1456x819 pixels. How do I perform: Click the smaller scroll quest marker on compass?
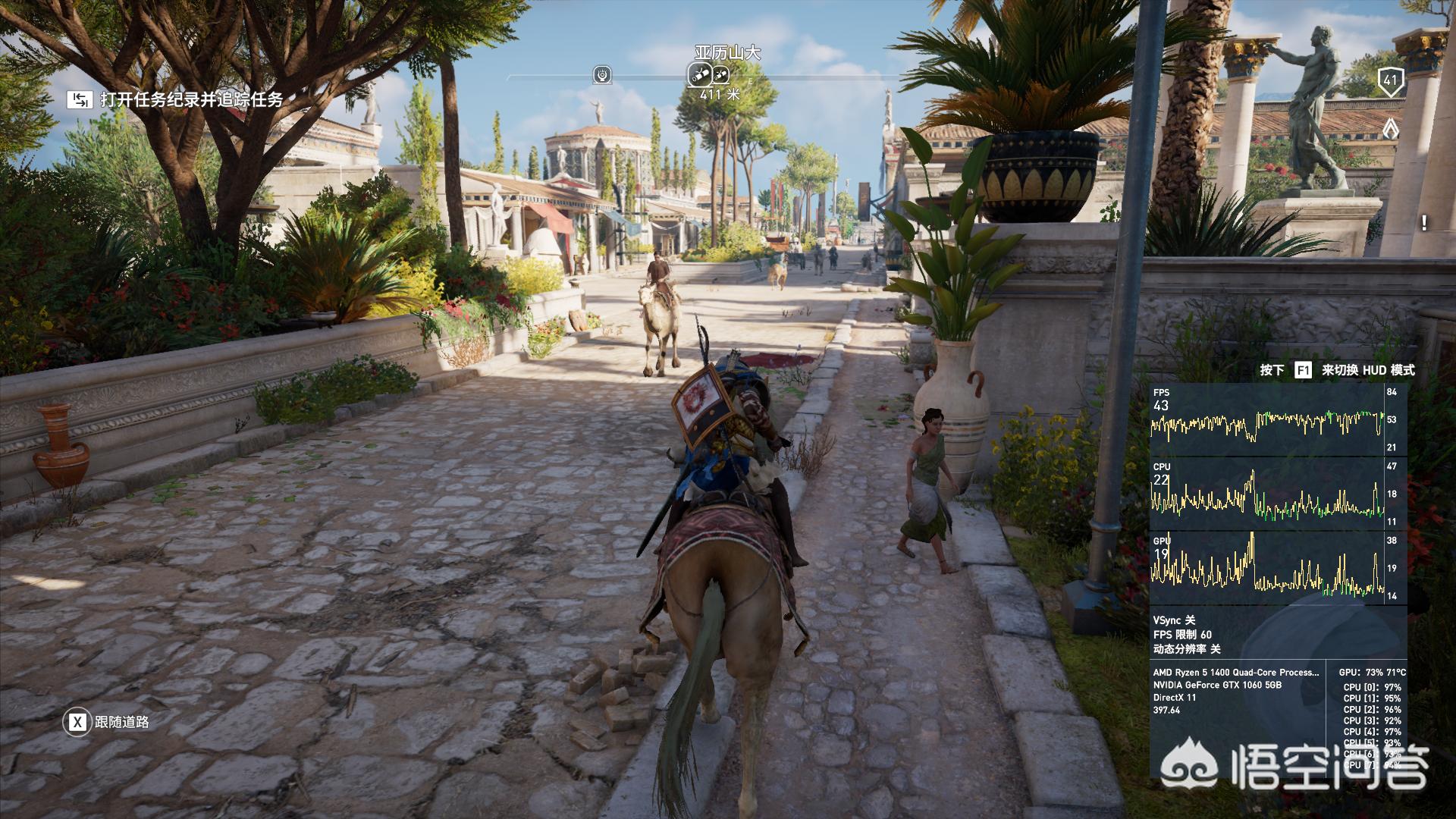pos(720,74)
